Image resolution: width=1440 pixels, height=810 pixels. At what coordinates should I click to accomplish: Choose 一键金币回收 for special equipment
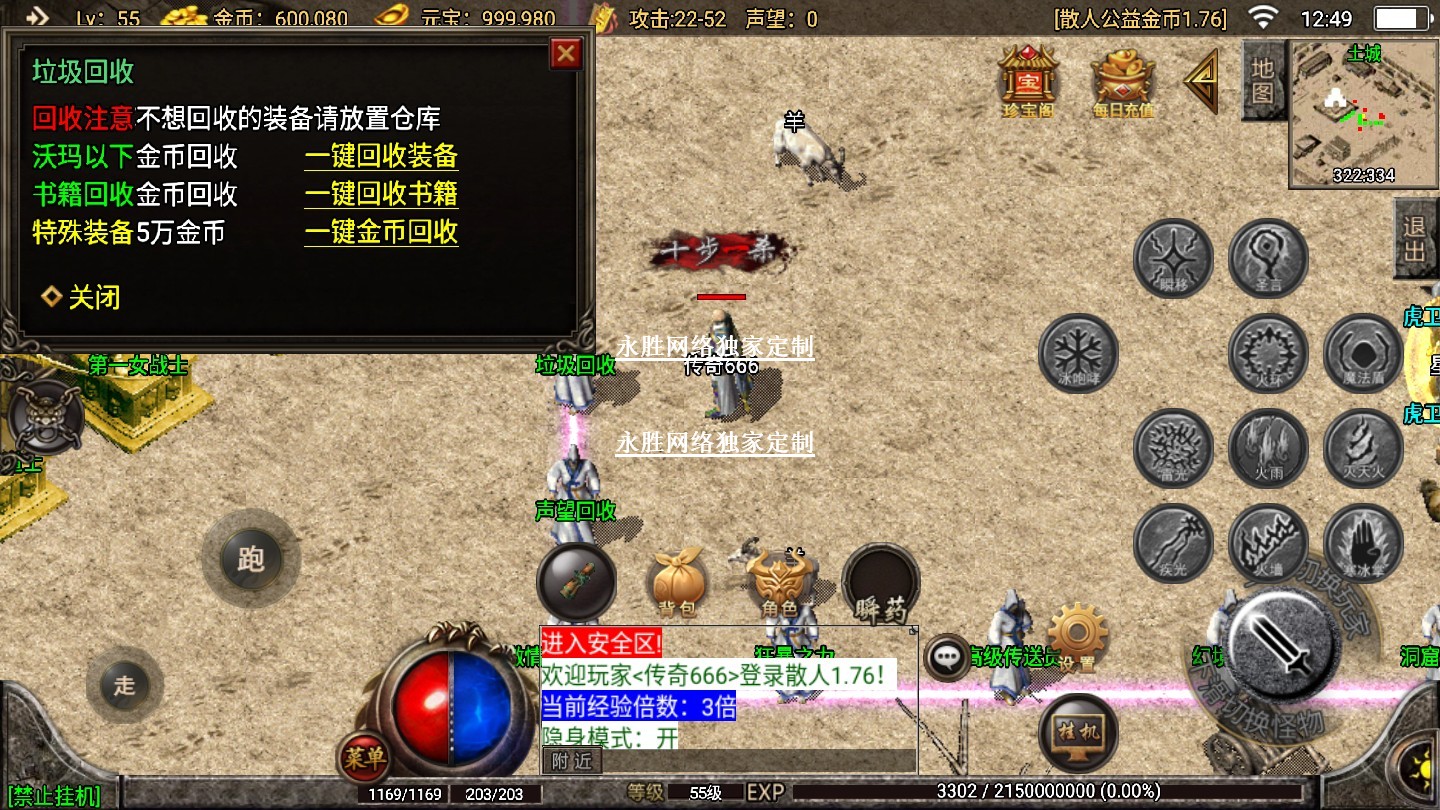(x=381, y=232)
